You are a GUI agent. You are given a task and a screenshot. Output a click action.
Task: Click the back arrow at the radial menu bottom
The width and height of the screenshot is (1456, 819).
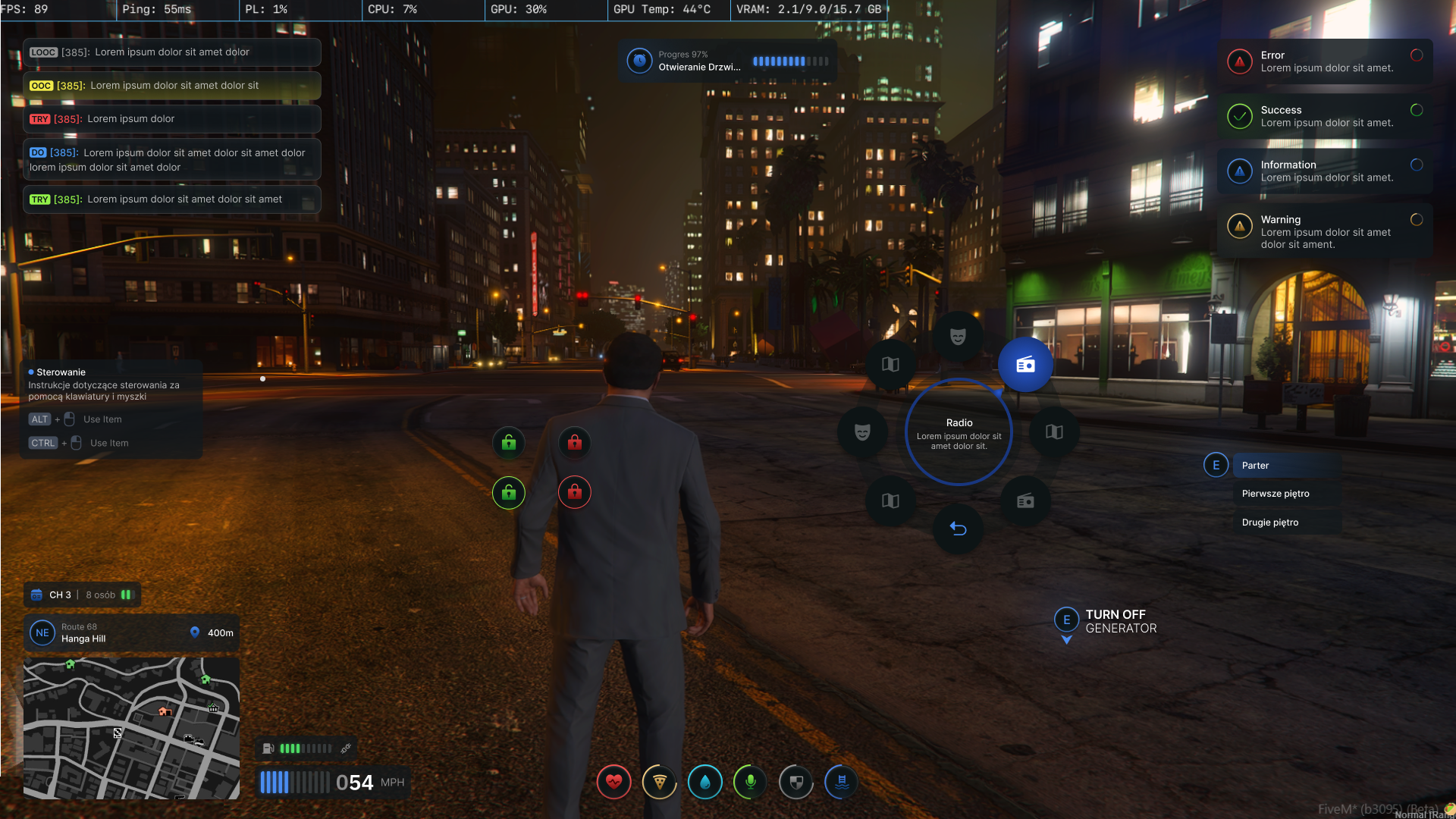click(x=959, y=529)
